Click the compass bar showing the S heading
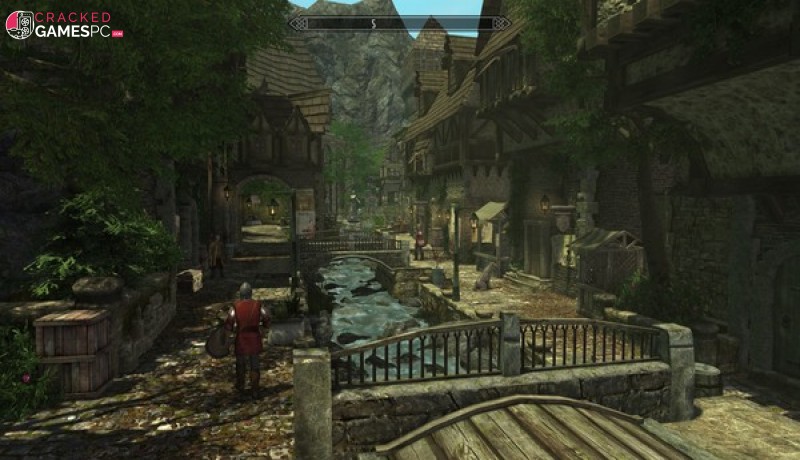Image resolution: width=800 pixels, height=460 pixels. pyautogui.click(x=400, y=22)
